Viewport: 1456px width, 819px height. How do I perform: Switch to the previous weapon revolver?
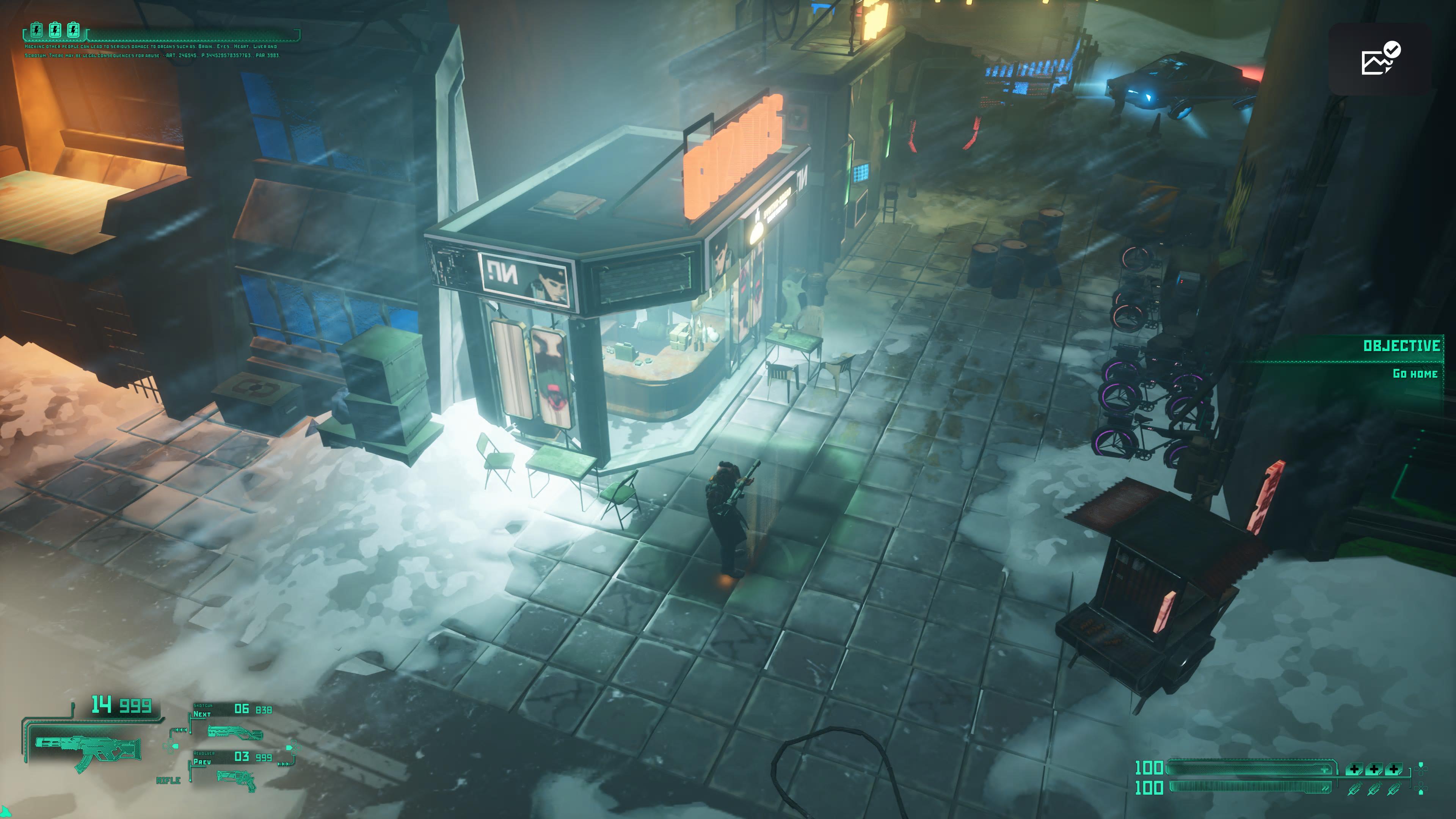coord(236,780)
